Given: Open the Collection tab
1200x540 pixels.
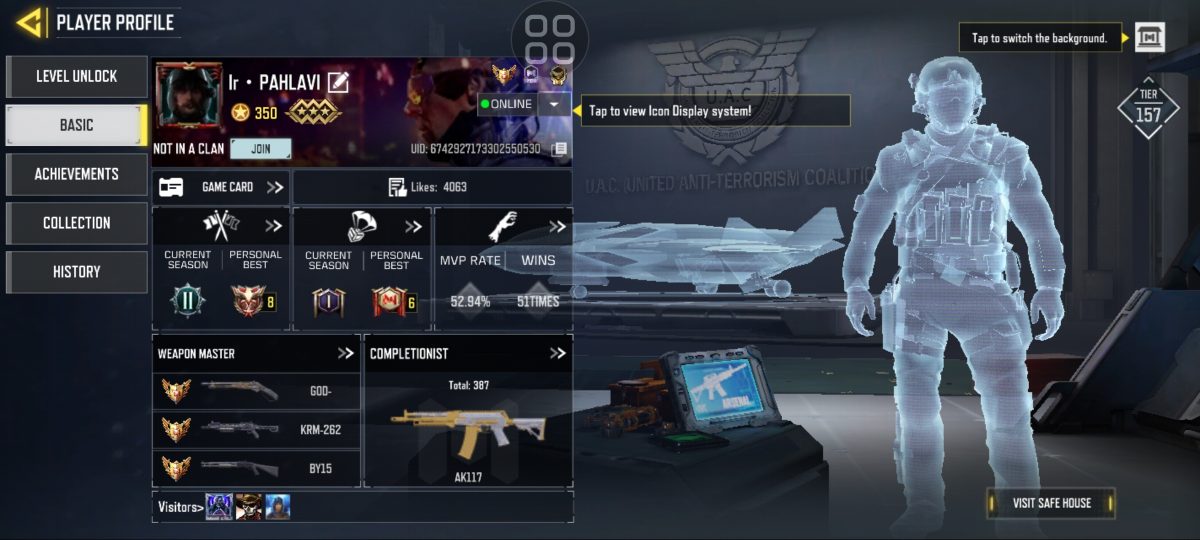Looking at the screenshot, I should pyautogui.click(x=77, y=223).
